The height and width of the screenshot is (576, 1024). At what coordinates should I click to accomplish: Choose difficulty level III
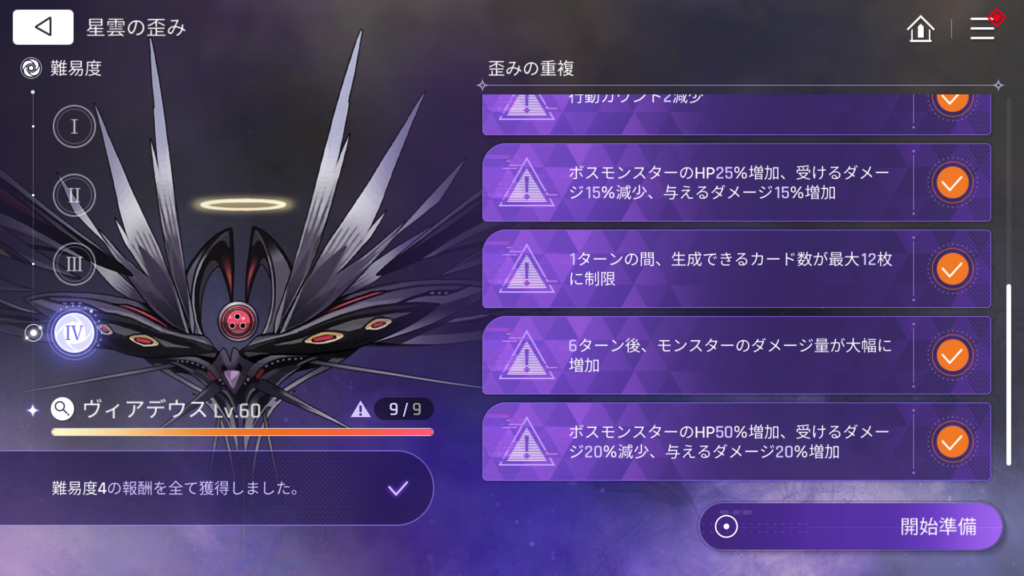click(74, 264)
